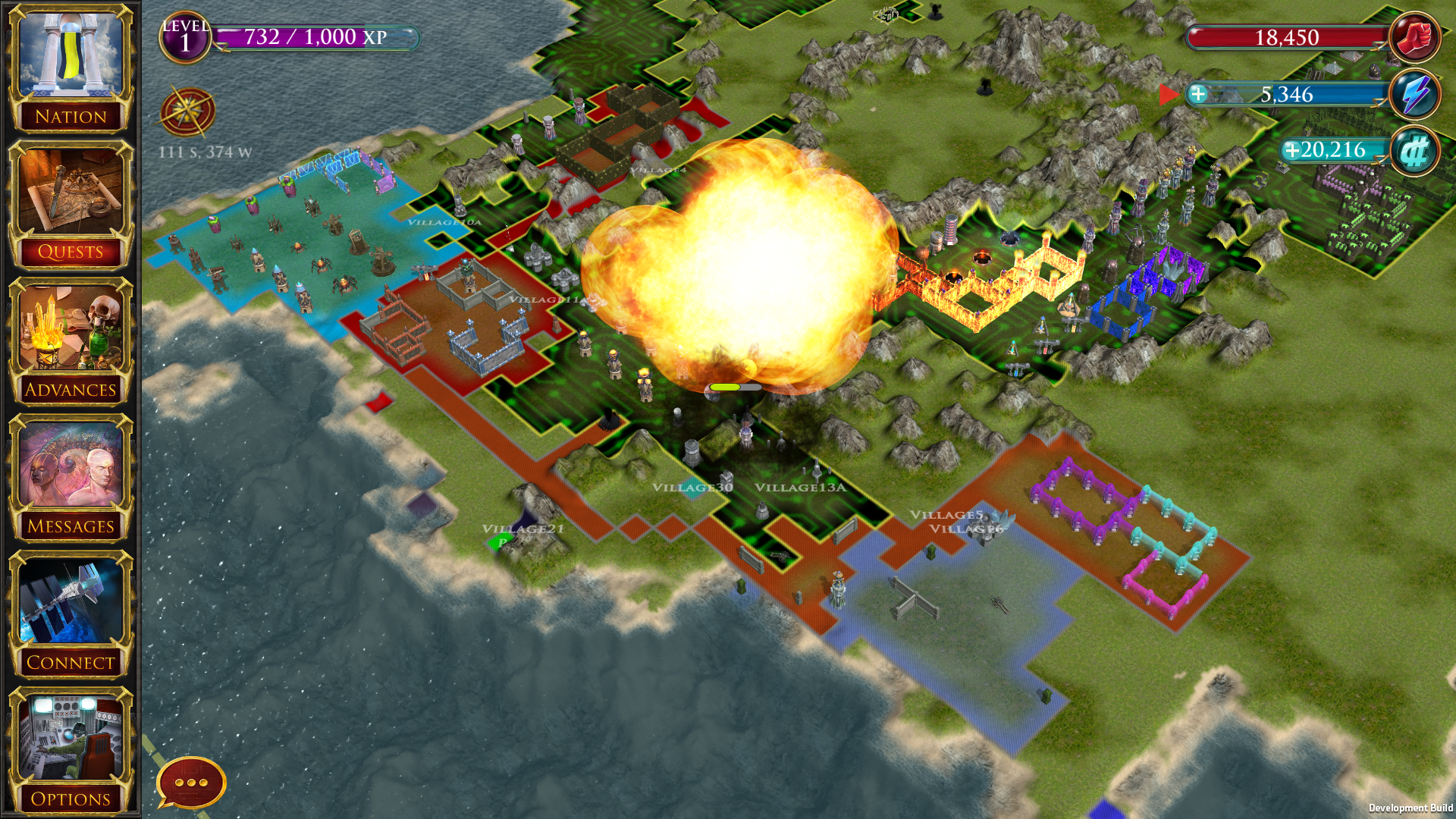The height and width of the screenshot is (819, 1456).
Task: Click the Level 1 badge
Action: 184,37
